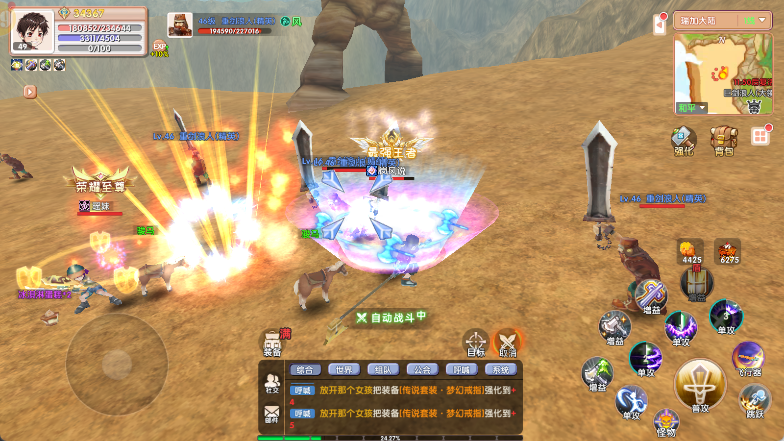
Task: Open the 社交 social menu
Action: click(x=272, y=383)
